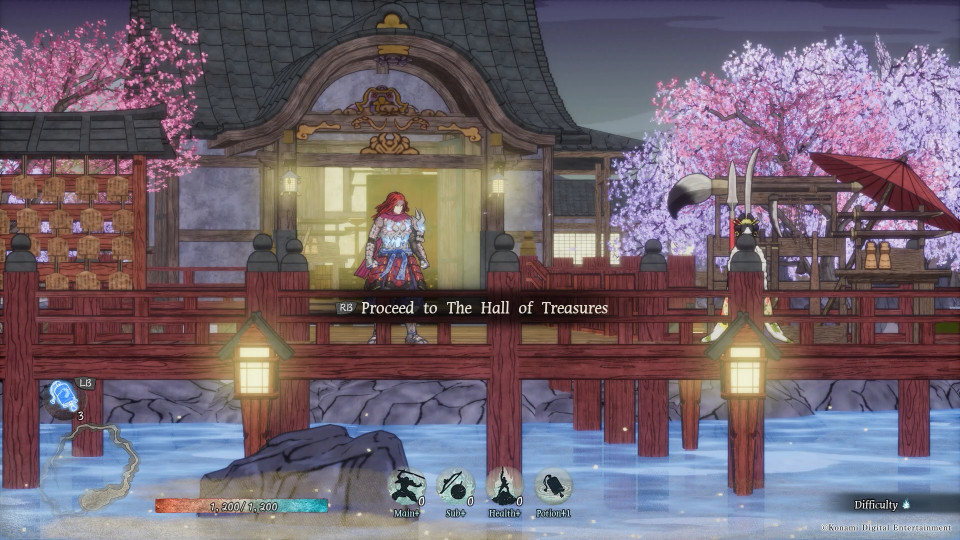This screenshot has height=540, width=960.
Task: Pick the Potion+1 icon
Action: pyautogui.click(x=554, y=487)
